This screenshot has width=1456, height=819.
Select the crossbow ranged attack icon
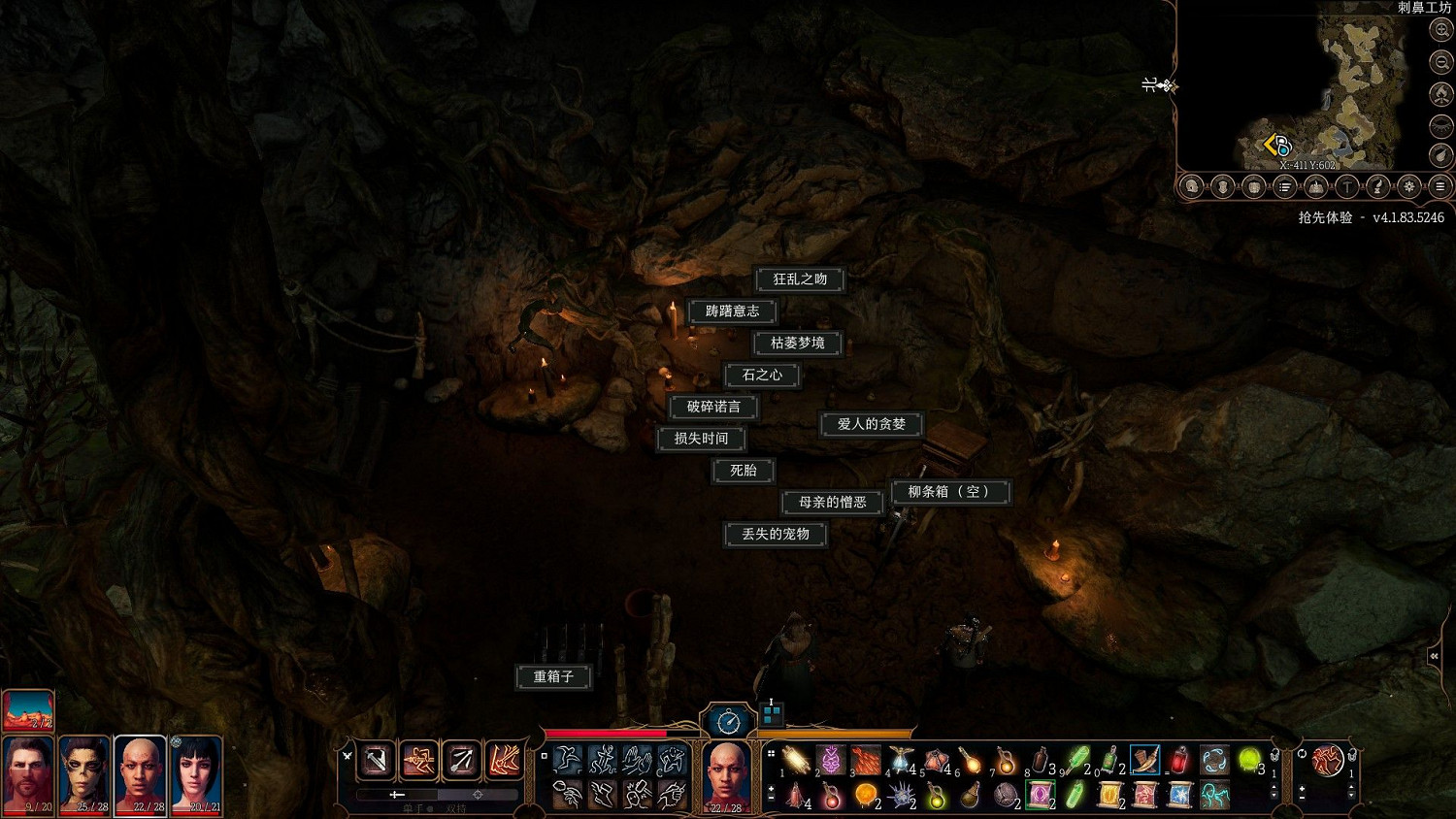(461, 760)
